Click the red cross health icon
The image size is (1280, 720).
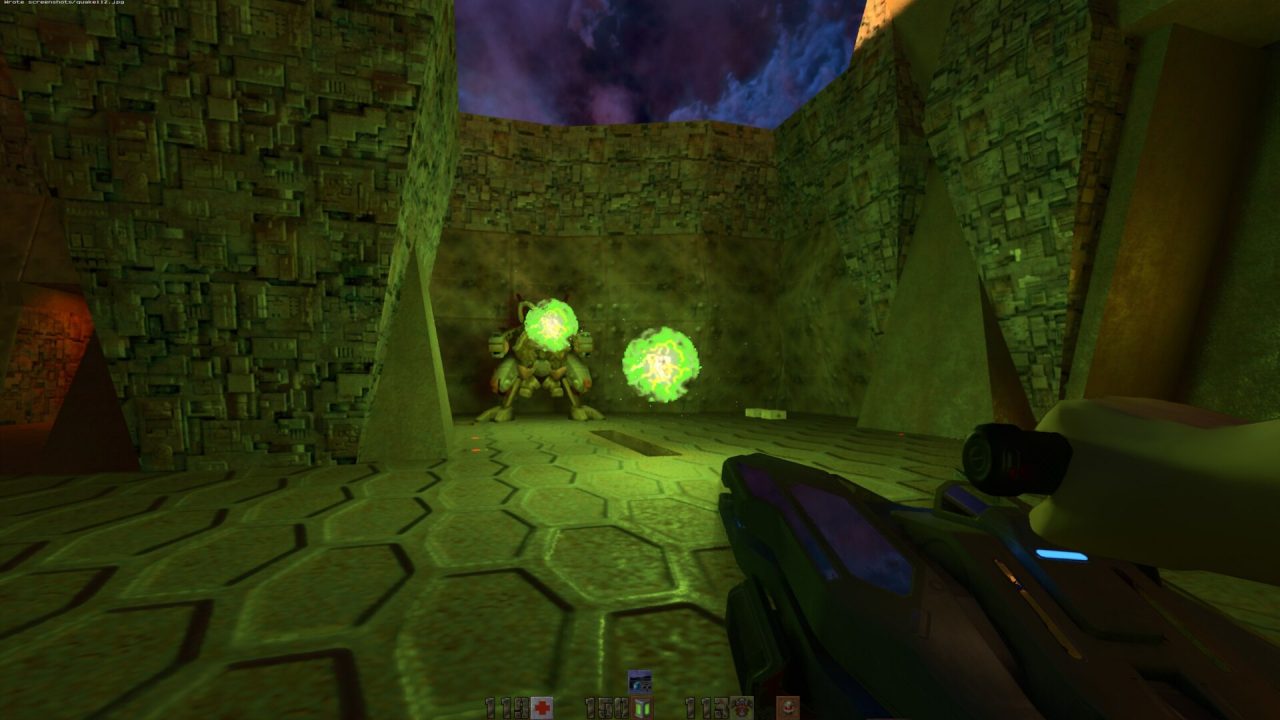[542, 708]
